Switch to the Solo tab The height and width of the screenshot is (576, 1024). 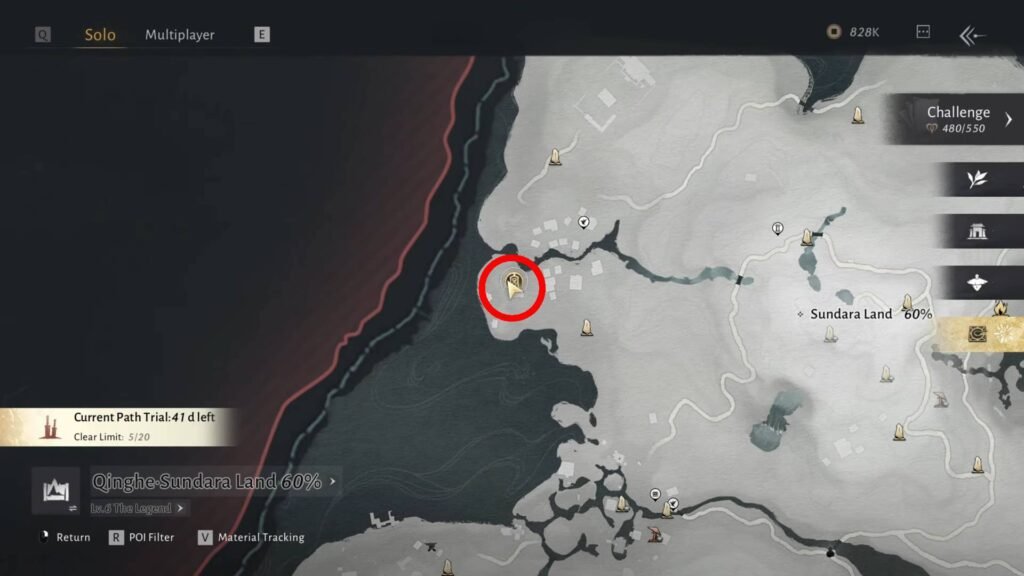coord(99,35)
